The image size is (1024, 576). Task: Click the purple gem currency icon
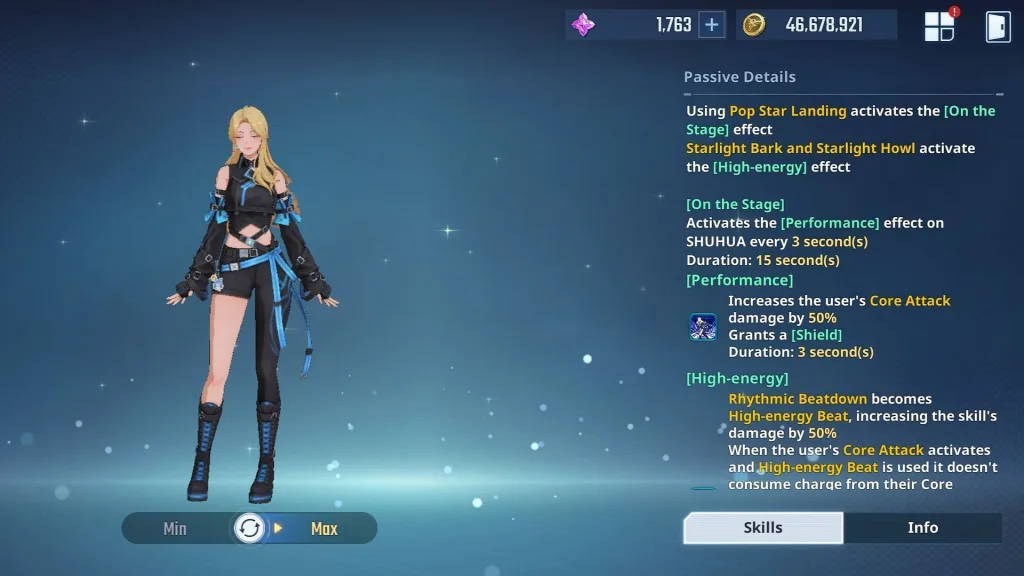[583, 25]
